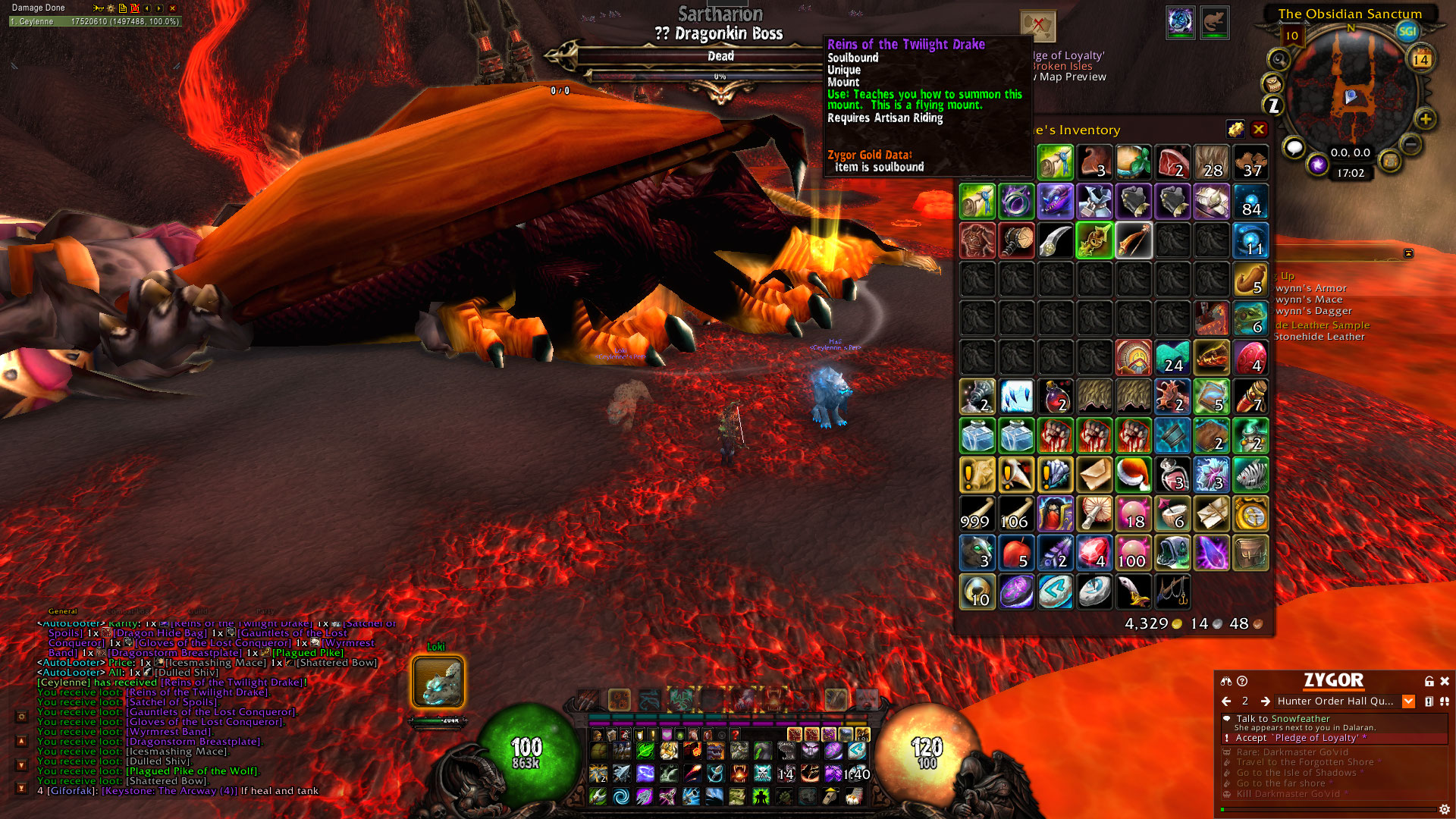Go back to the previous Zygor step
This screenshot has height=819, width=1456.
click(x=1226, y=701)
